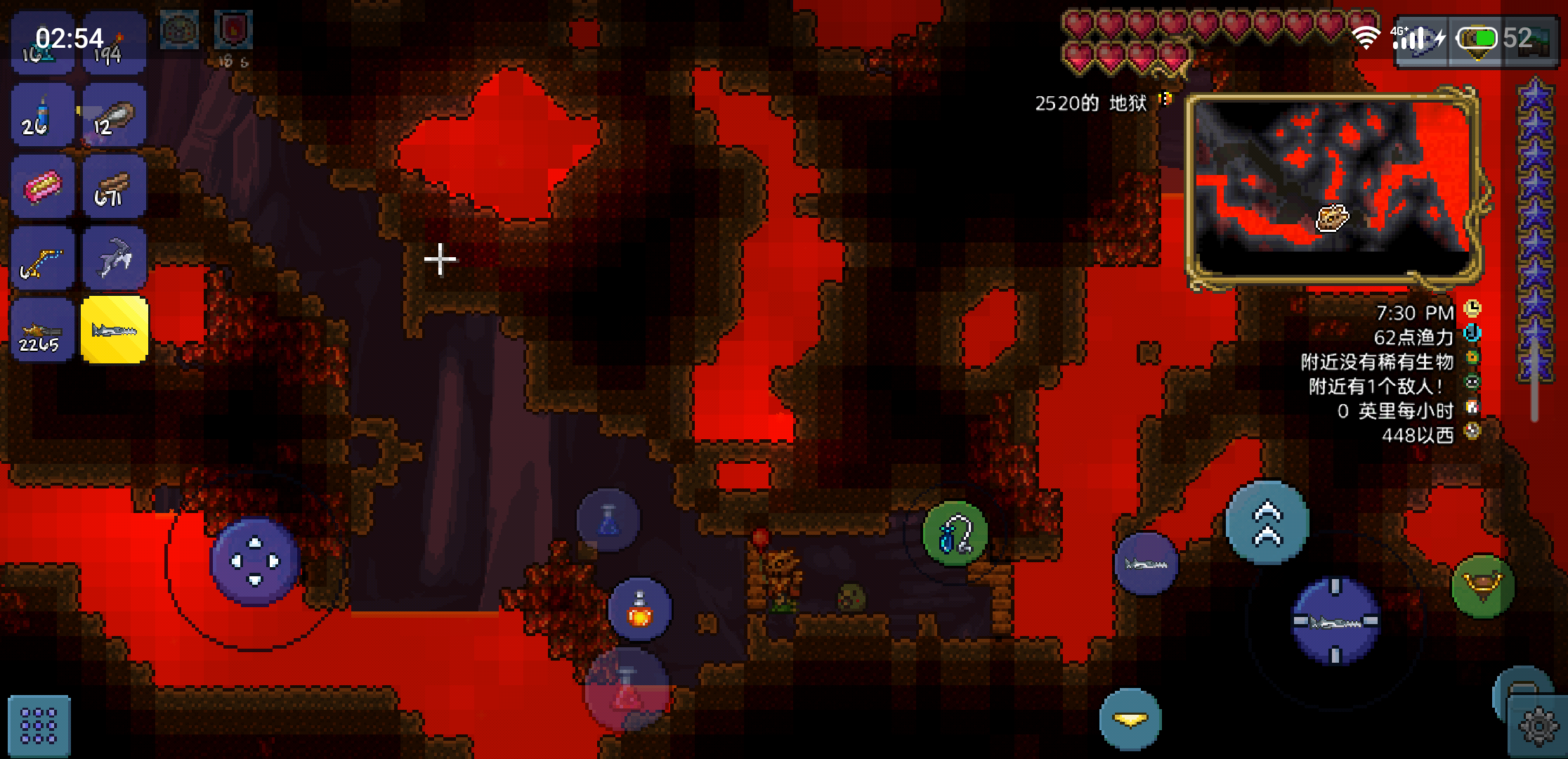Select the hotbar slot holding 12 items
1568x759 pixels.
[115, 115]
